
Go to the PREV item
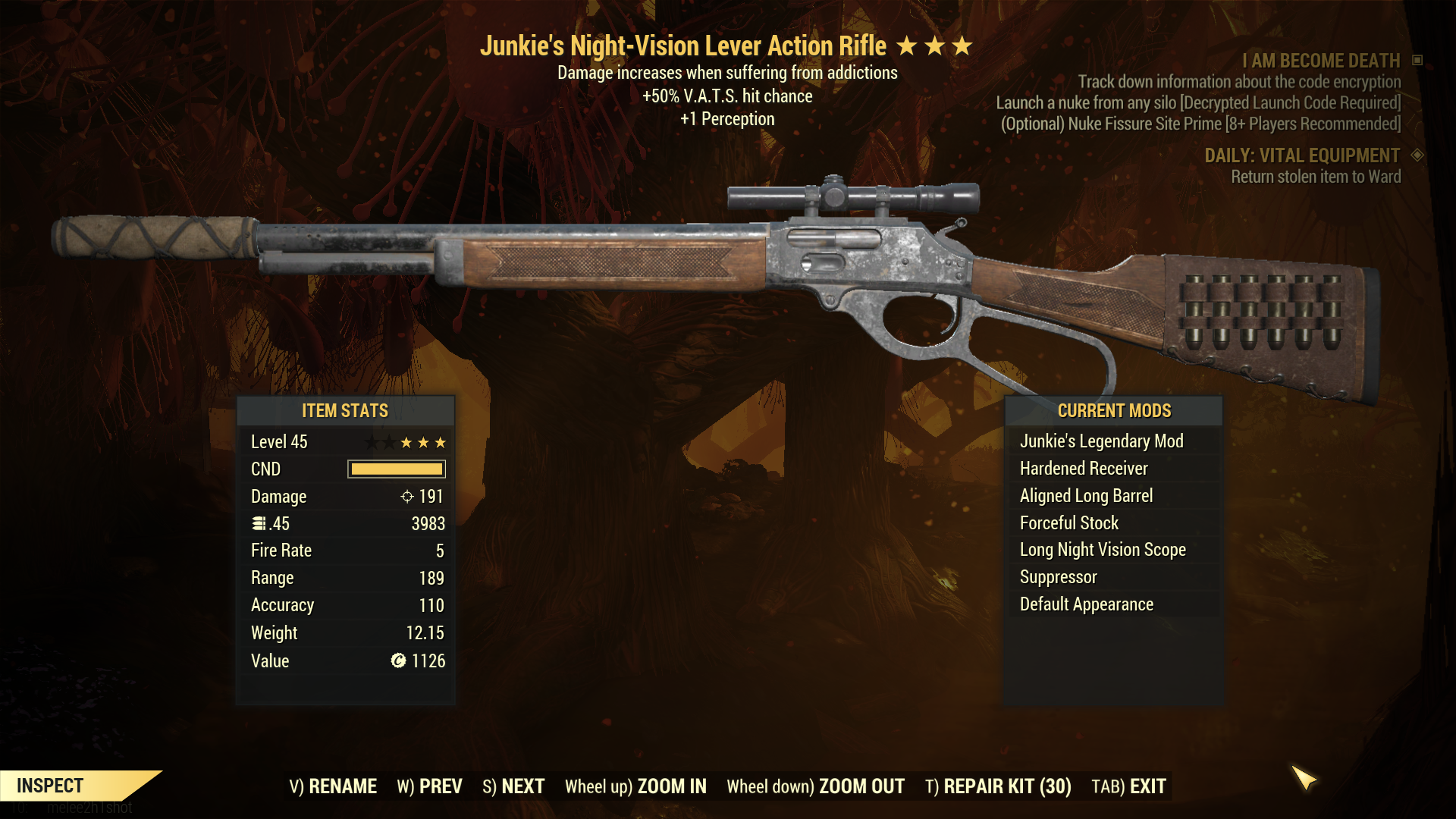point(429,786)
